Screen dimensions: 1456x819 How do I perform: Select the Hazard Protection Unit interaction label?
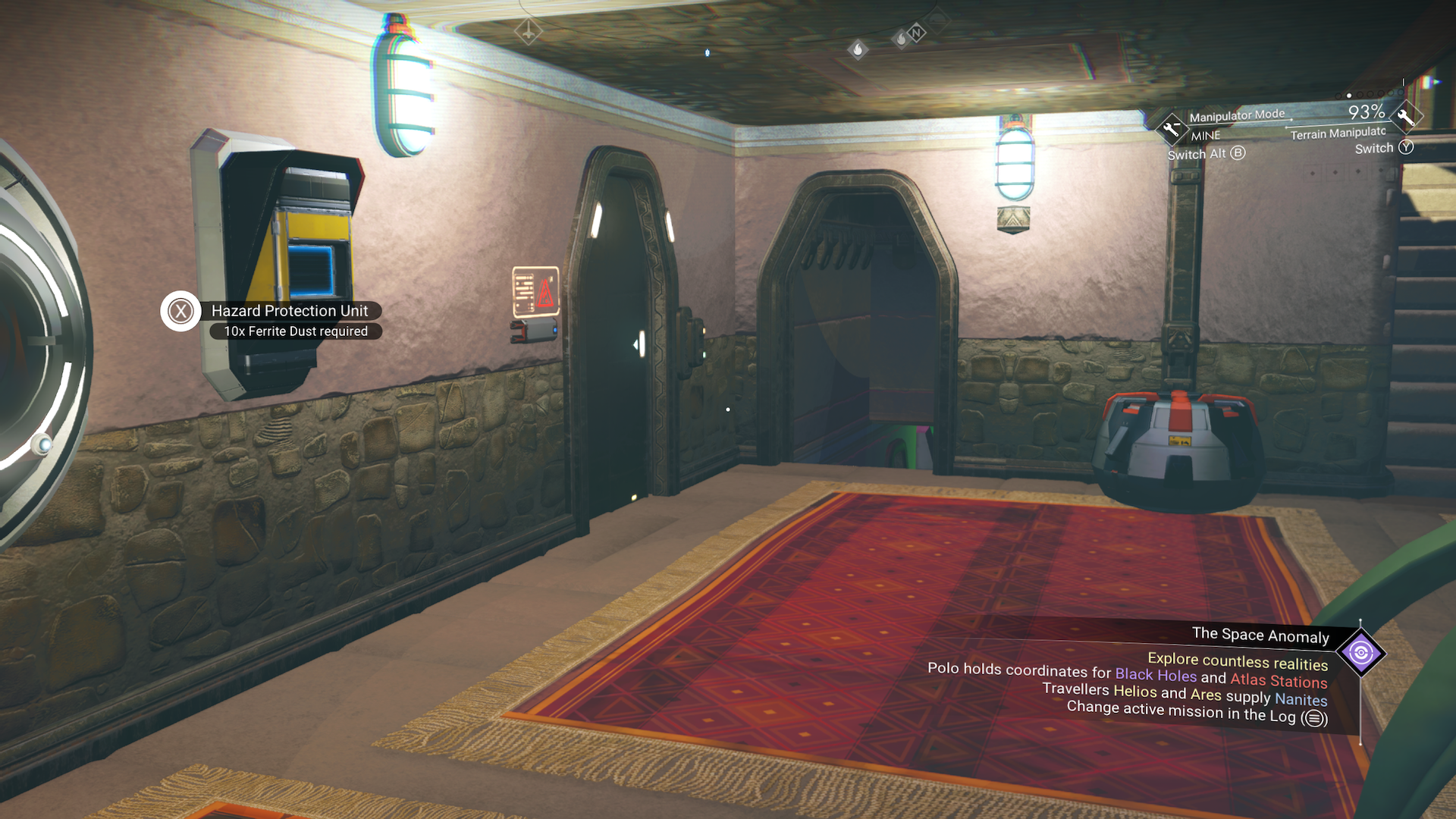point(289,311)
